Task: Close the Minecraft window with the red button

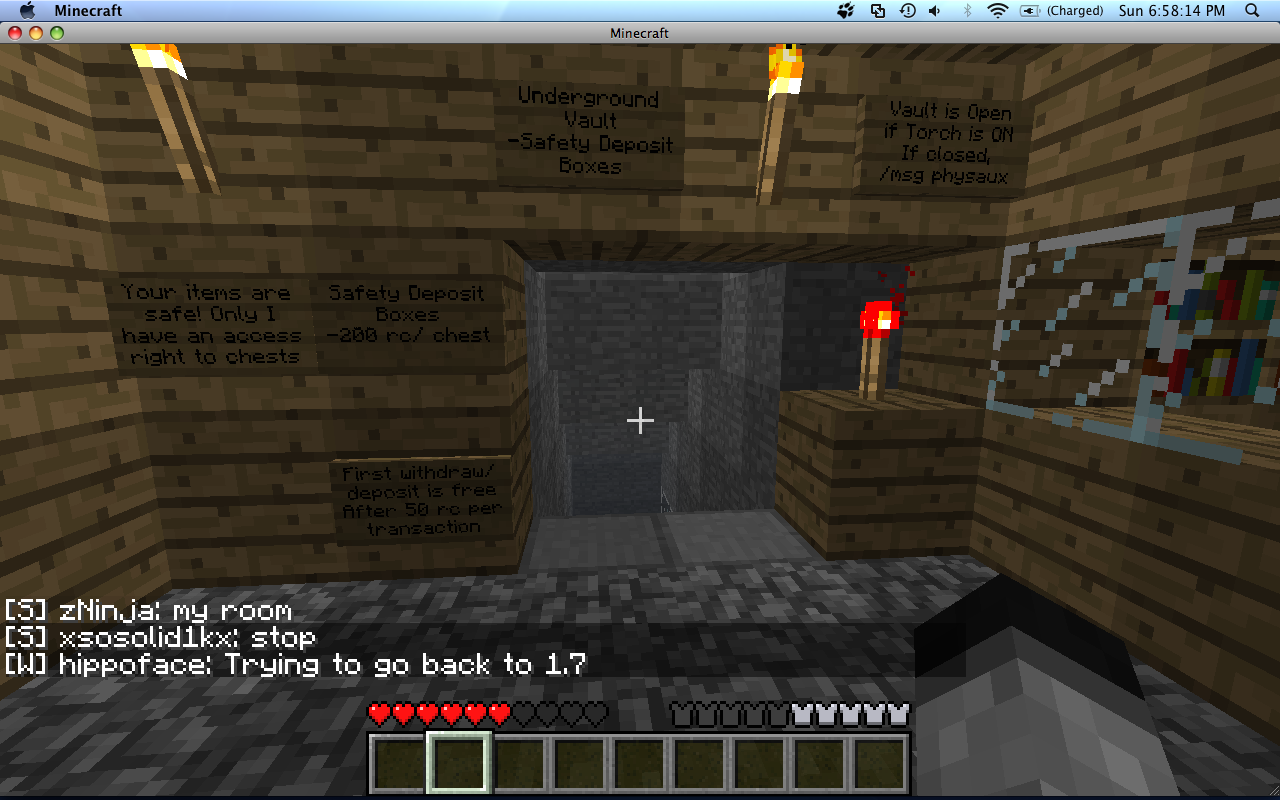Action: pyautogui.click(x=15, y=33)
